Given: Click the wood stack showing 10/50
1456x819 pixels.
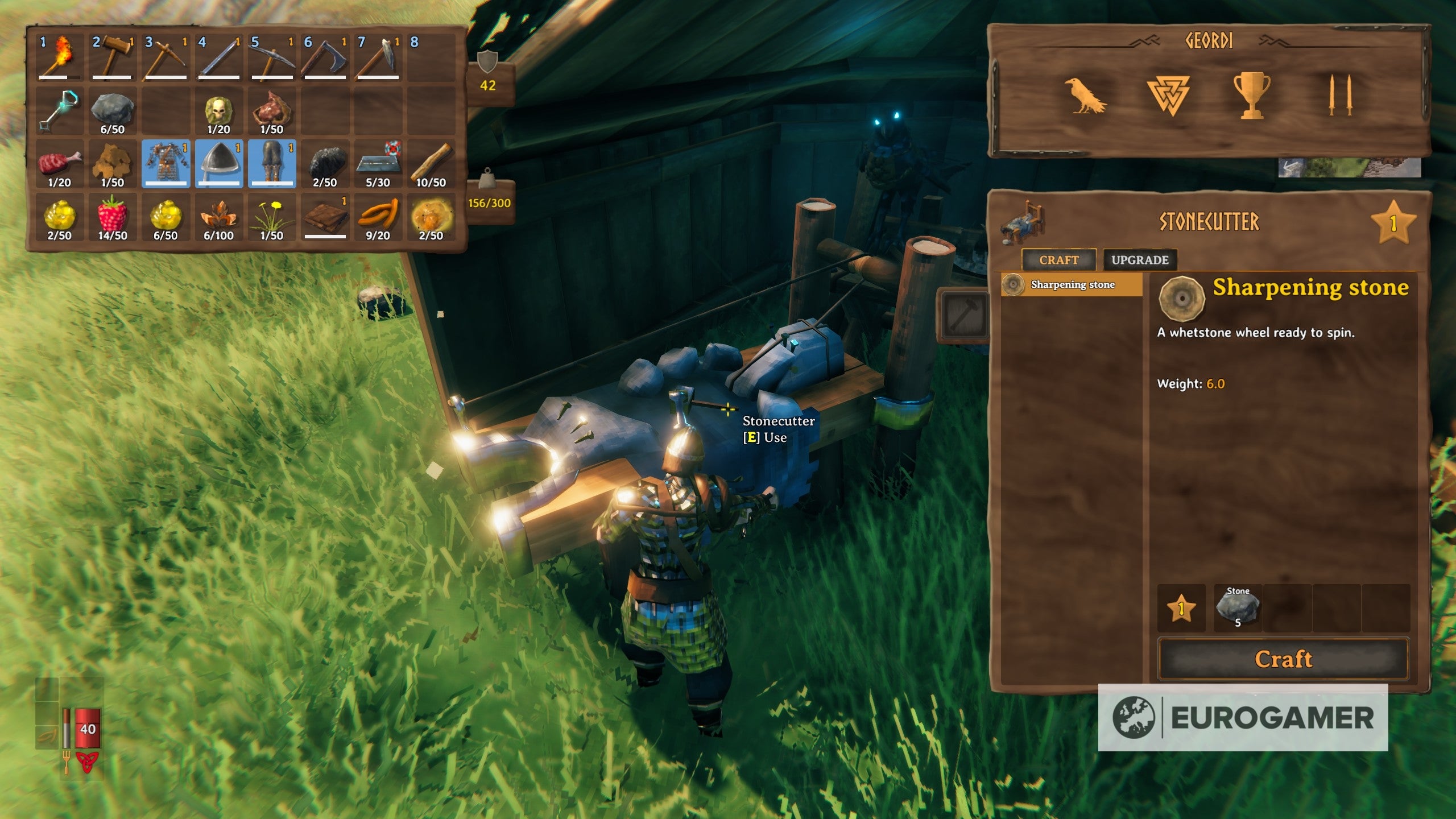Looking at the screenshot, I should coord(431,164).
